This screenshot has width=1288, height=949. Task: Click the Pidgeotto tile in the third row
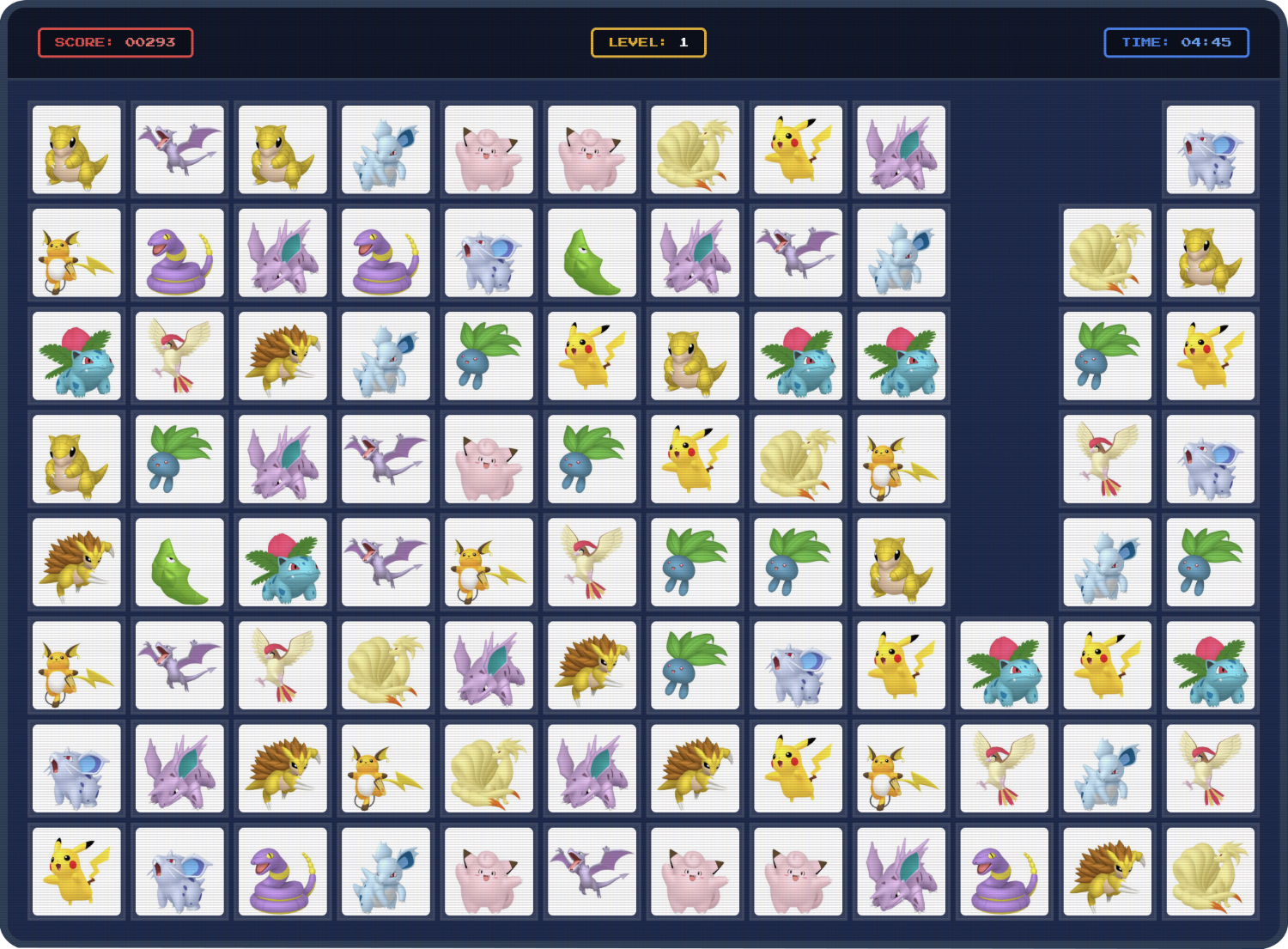click(179, 356)
